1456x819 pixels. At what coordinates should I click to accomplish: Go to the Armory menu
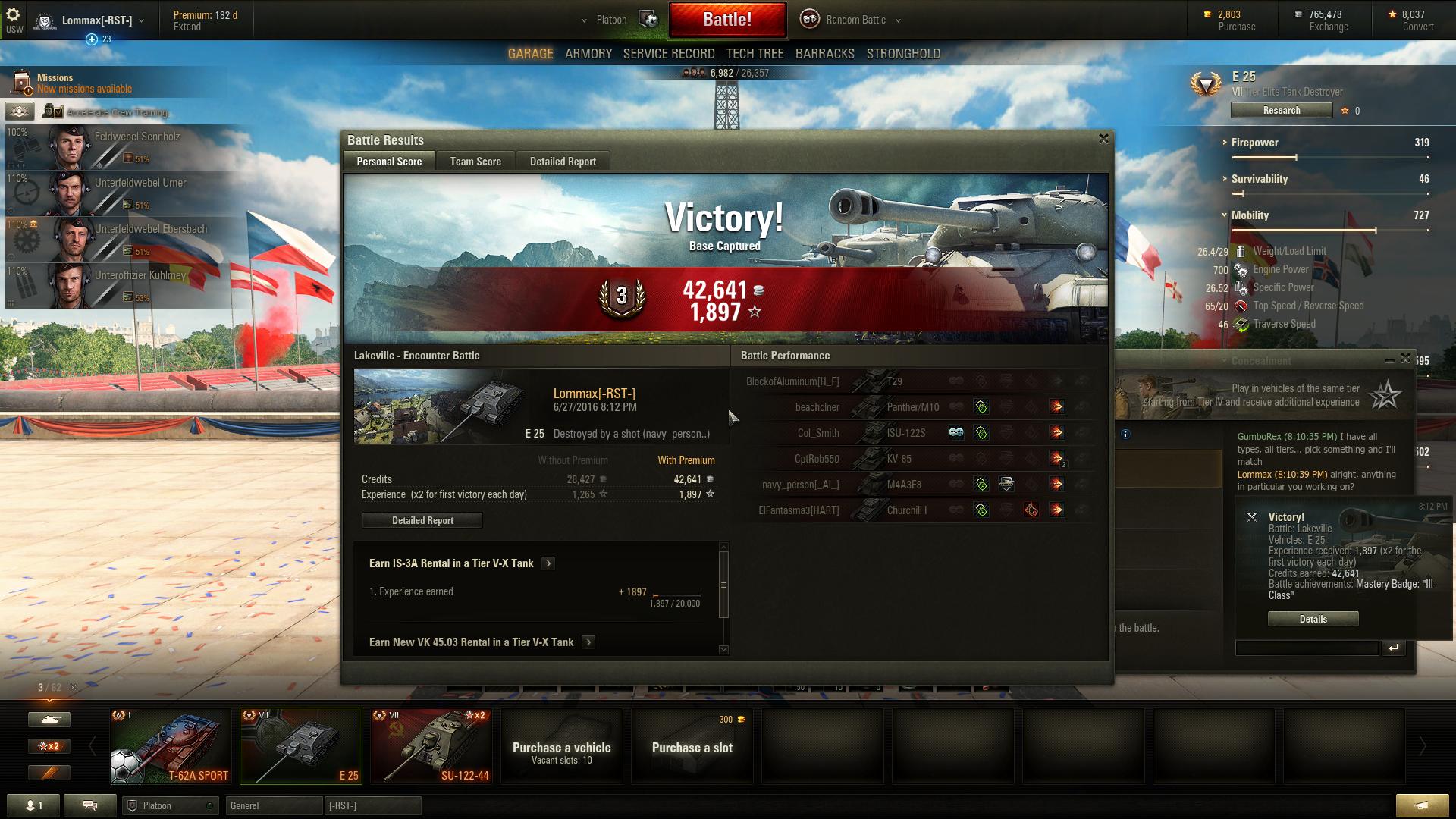click(x=588, y=54)
